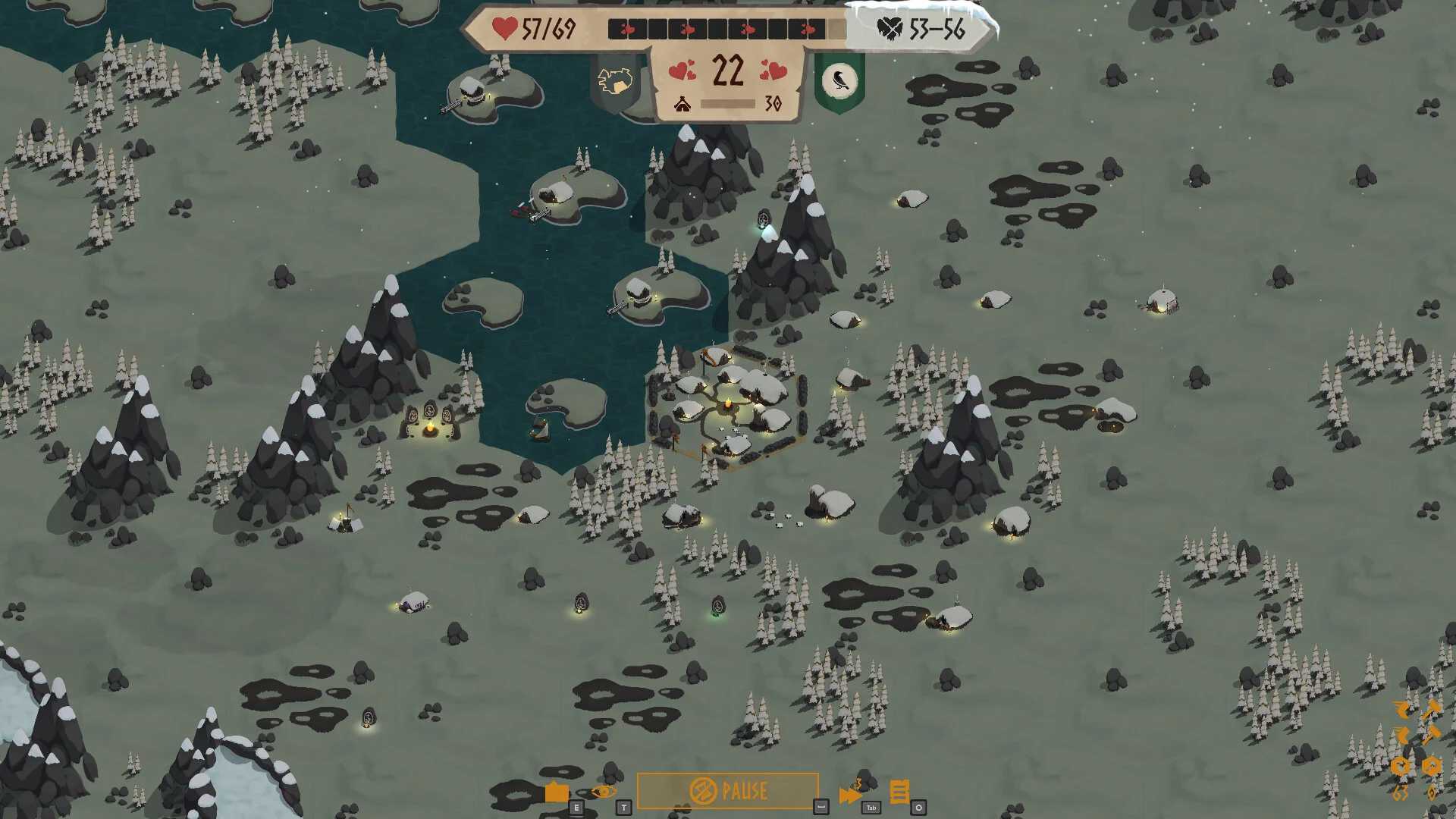
Task: Select the hexagon hand icon
Action: [x=1401, y=766]
